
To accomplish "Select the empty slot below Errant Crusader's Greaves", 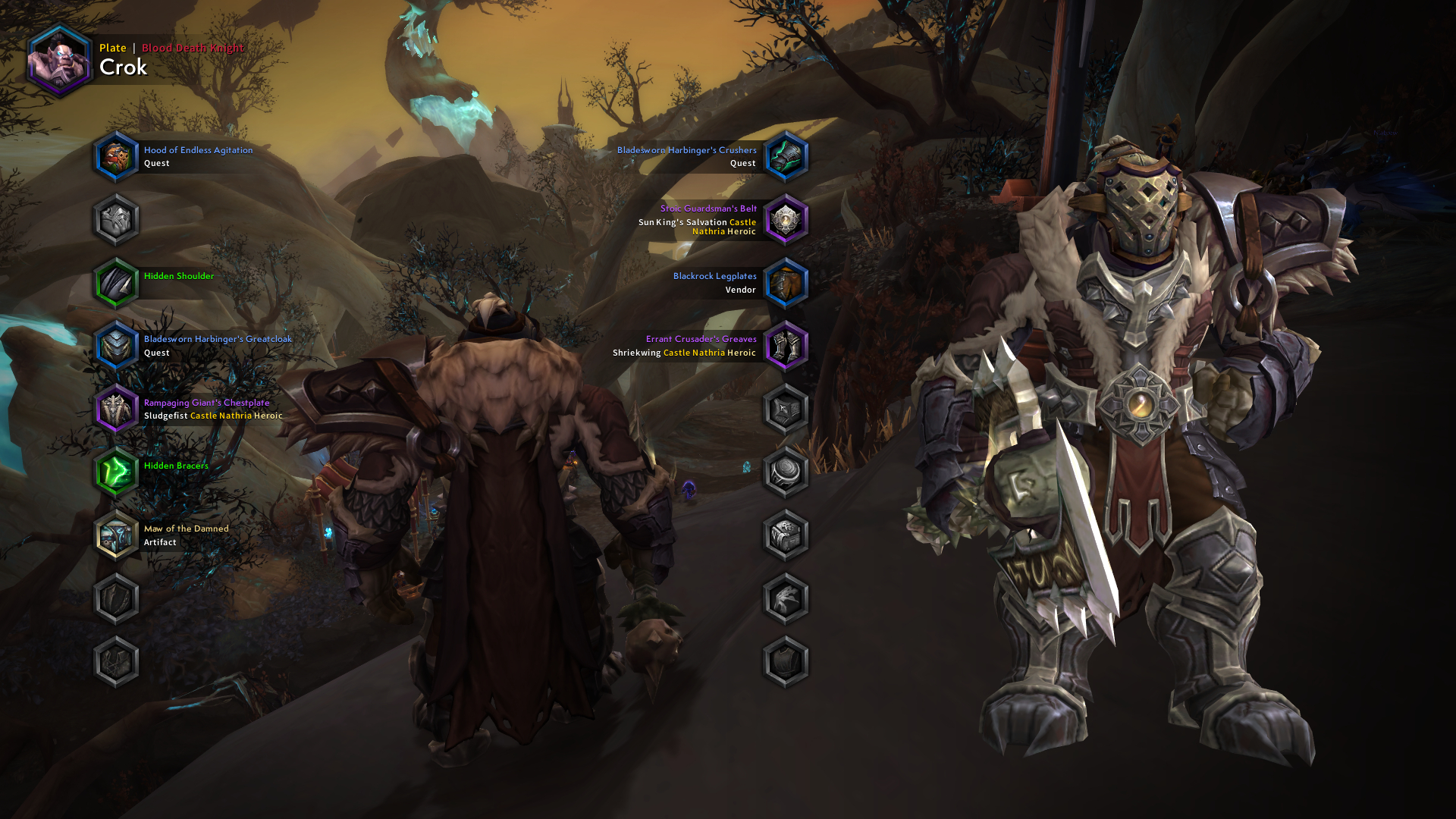I will [x=786, y=408].
